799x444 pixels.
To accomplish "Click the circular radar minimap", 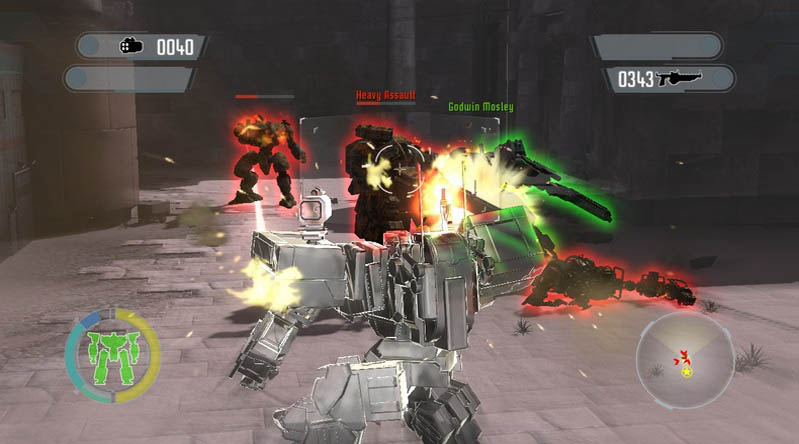I will 685,360.
